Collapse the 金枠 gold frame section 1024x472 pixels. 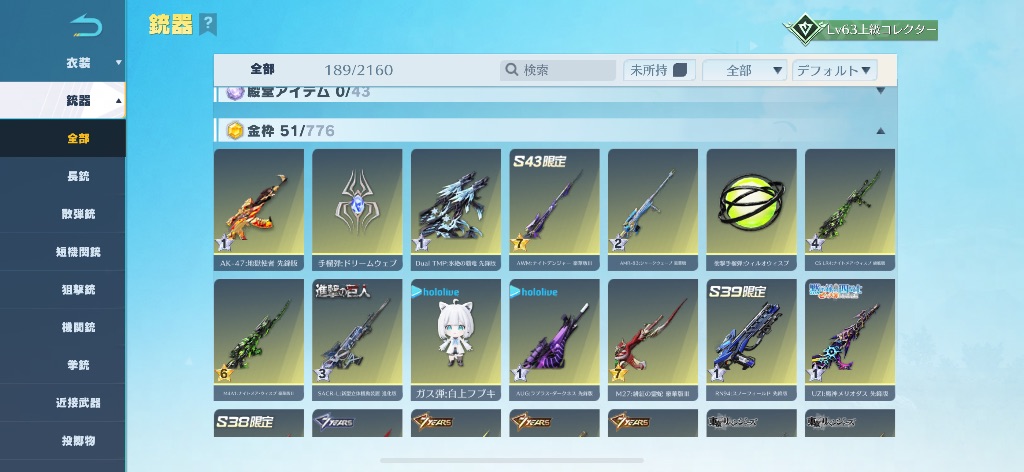[880, 131]
